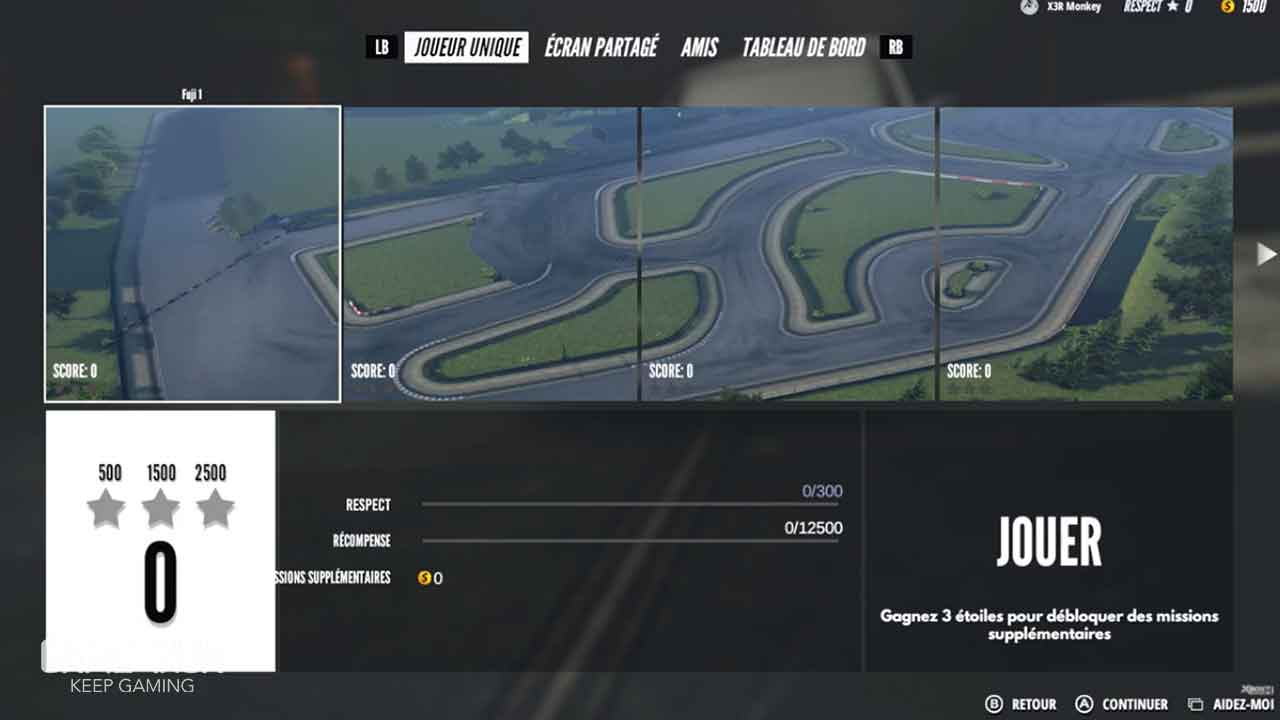This screenshot has width=1280, height=720.
Task: Select the Amis tab
Action: tap(699, 47)
